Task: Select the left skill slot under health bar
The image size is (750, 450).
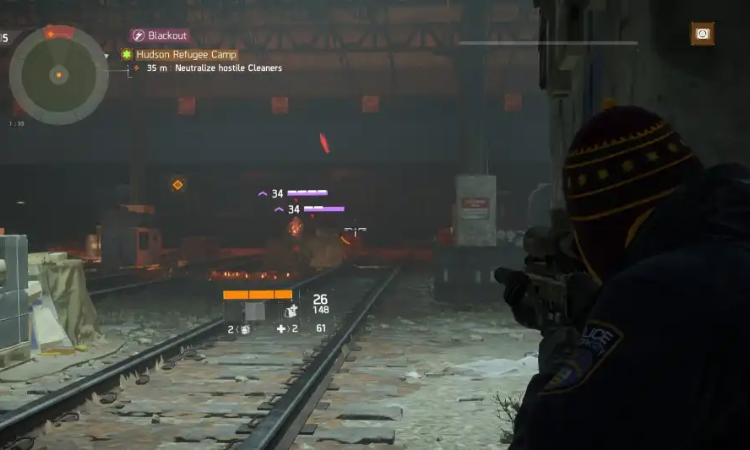Action: pos(233,311)
